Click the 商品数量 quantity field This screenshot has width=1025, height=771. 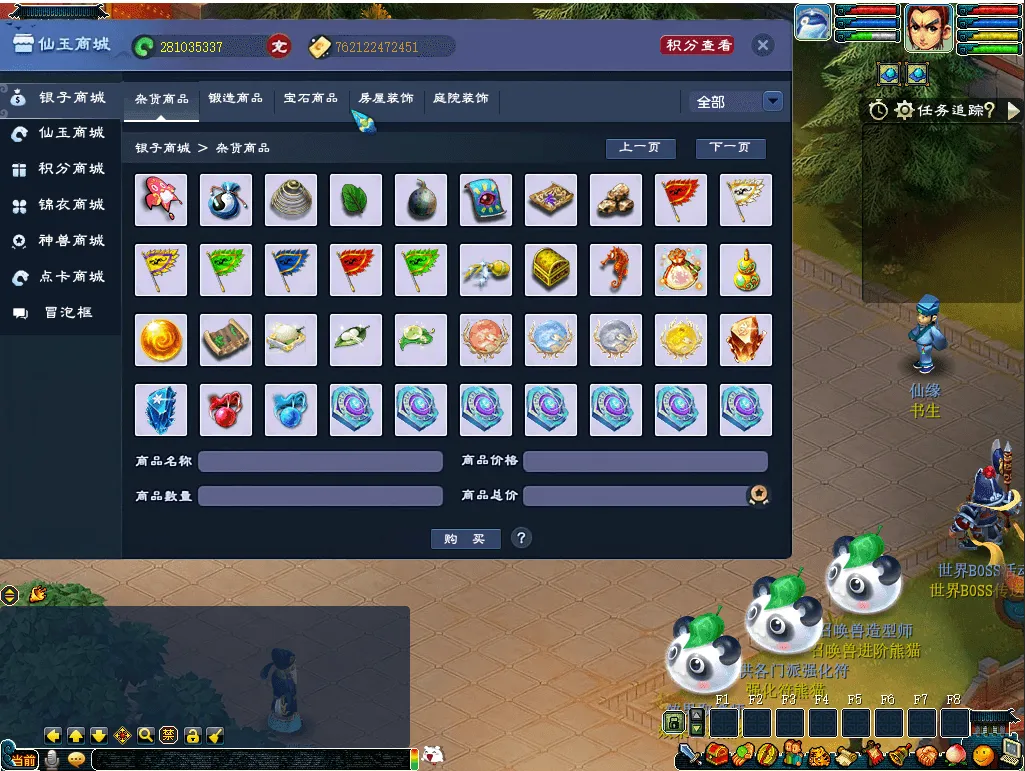pyautogui.click(x=320, y=496)
